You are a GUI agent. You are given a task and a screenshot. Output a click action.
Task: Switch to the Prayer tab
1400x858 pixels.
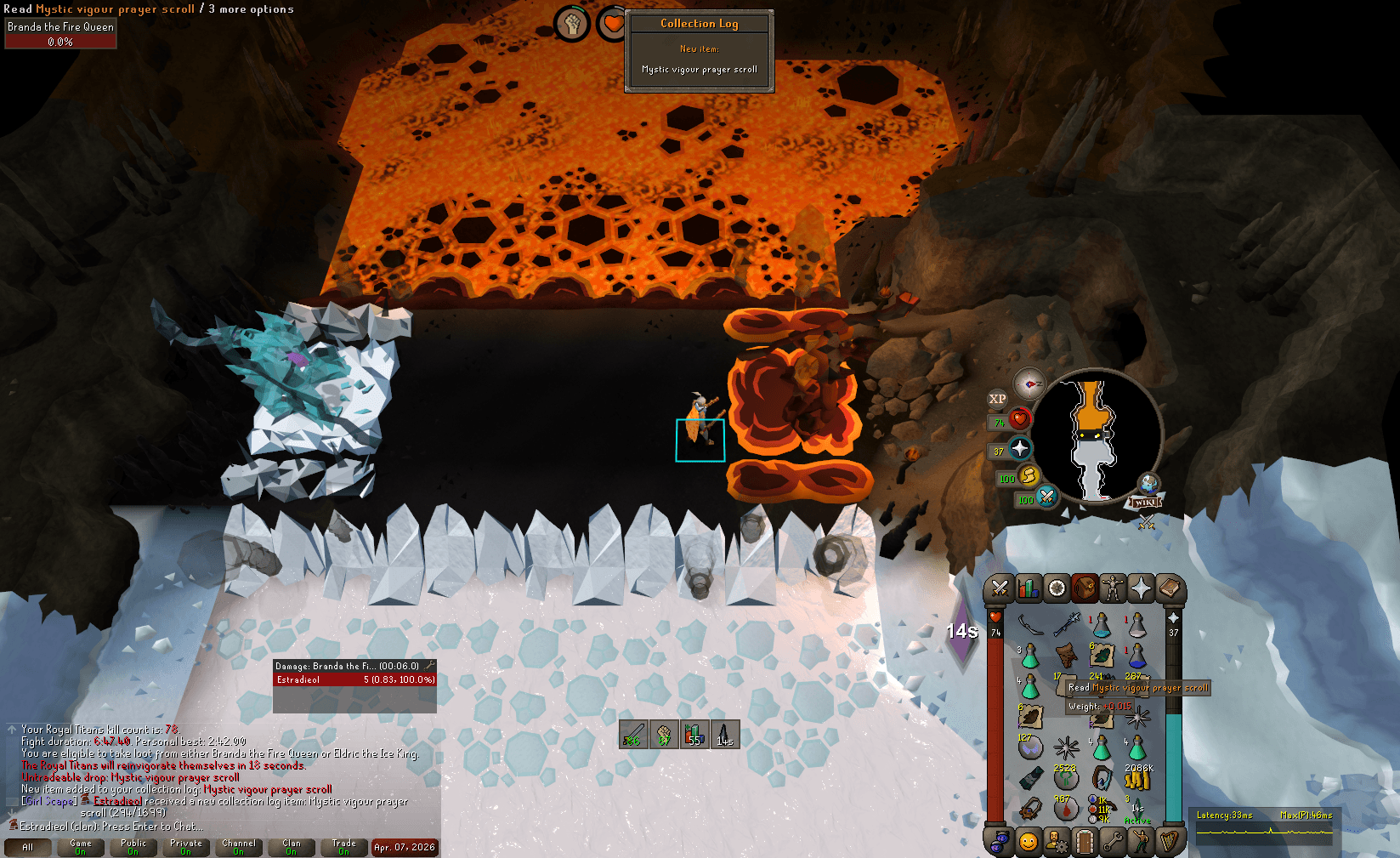tap(1142, 588)
